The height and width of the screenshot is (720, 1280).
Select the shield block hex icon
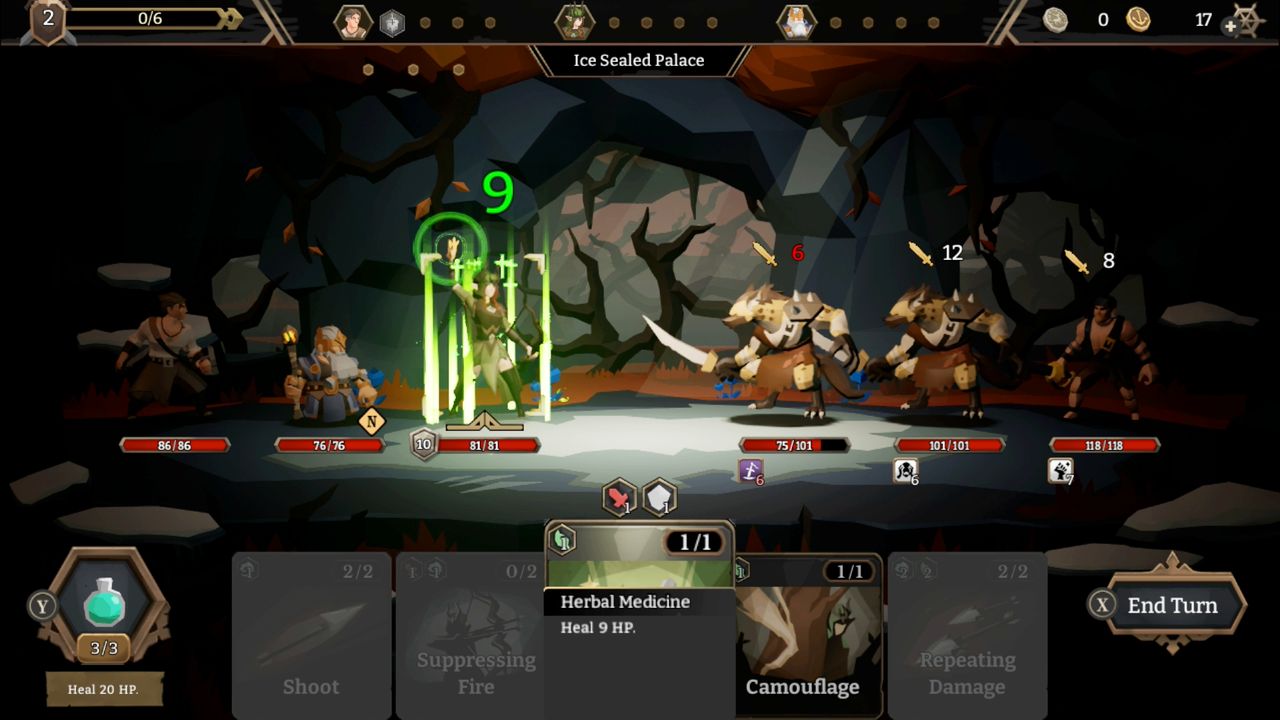pyautogui.click(x=660, y=497)
